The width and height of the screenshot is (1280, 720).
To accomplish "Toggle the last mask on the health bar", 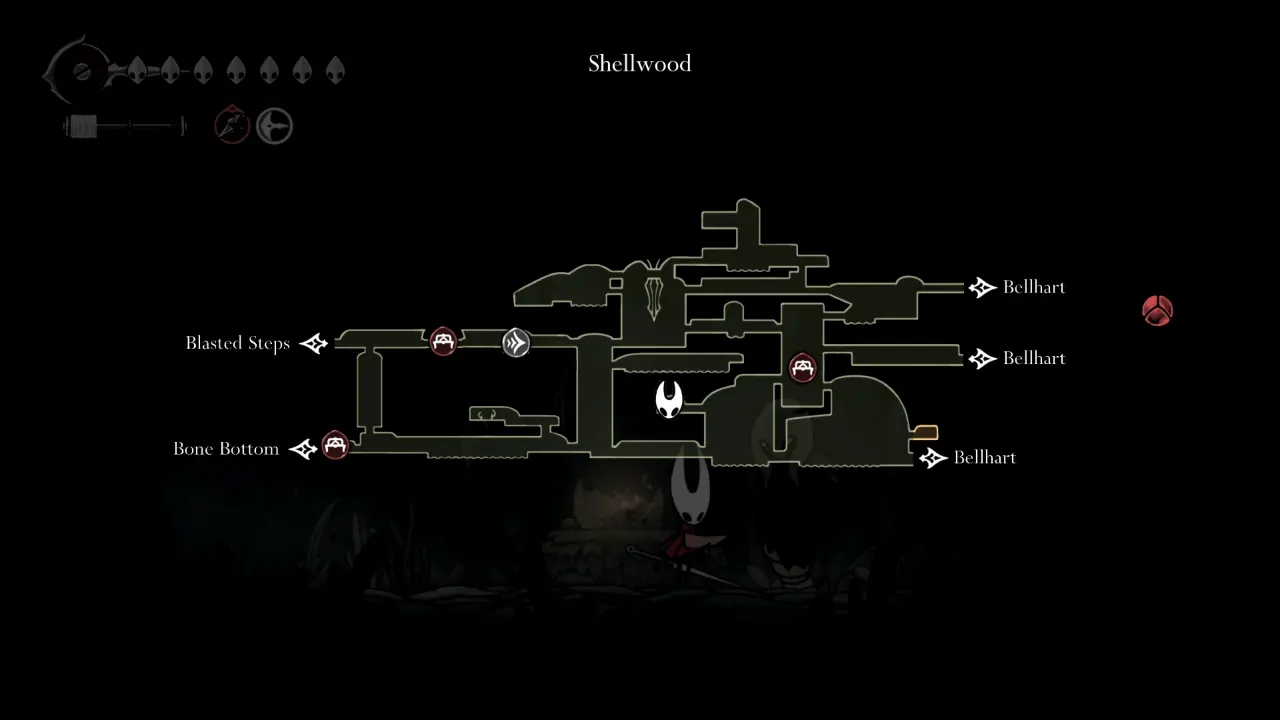I will click(333, 70).
